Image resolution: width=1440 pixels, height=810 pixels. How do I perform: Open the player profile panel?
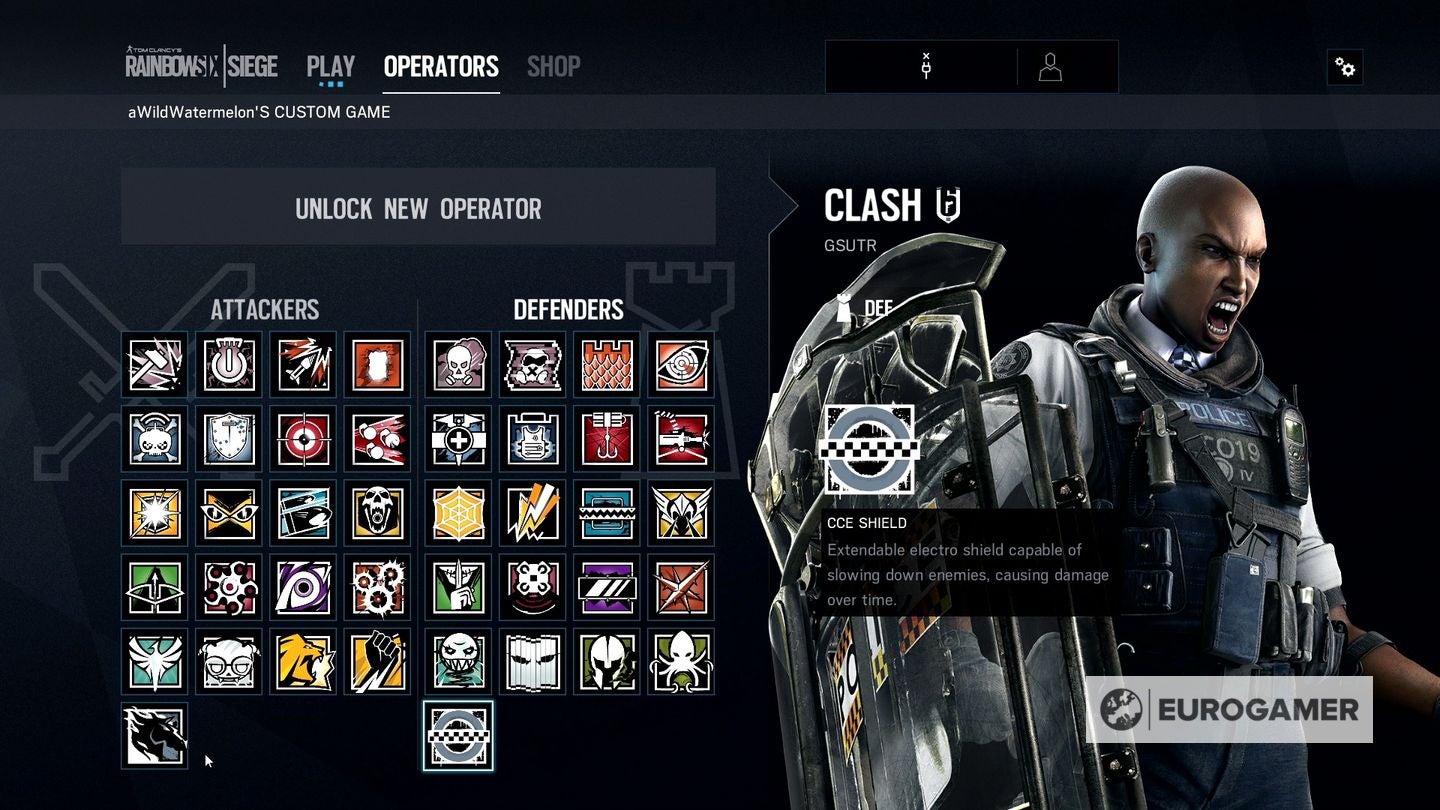[1049, 66]
